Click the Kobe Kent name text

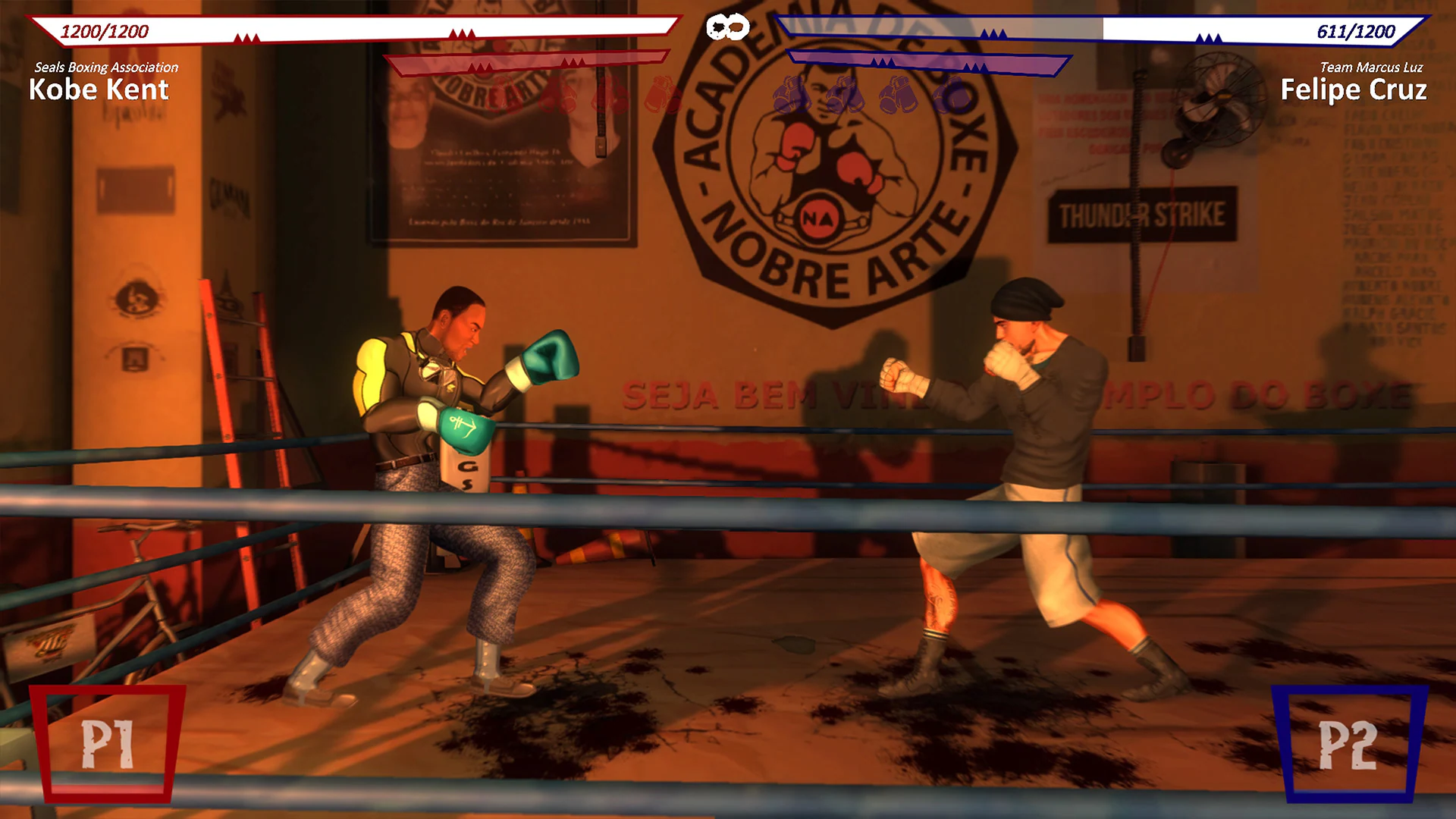tap(99, 91)
